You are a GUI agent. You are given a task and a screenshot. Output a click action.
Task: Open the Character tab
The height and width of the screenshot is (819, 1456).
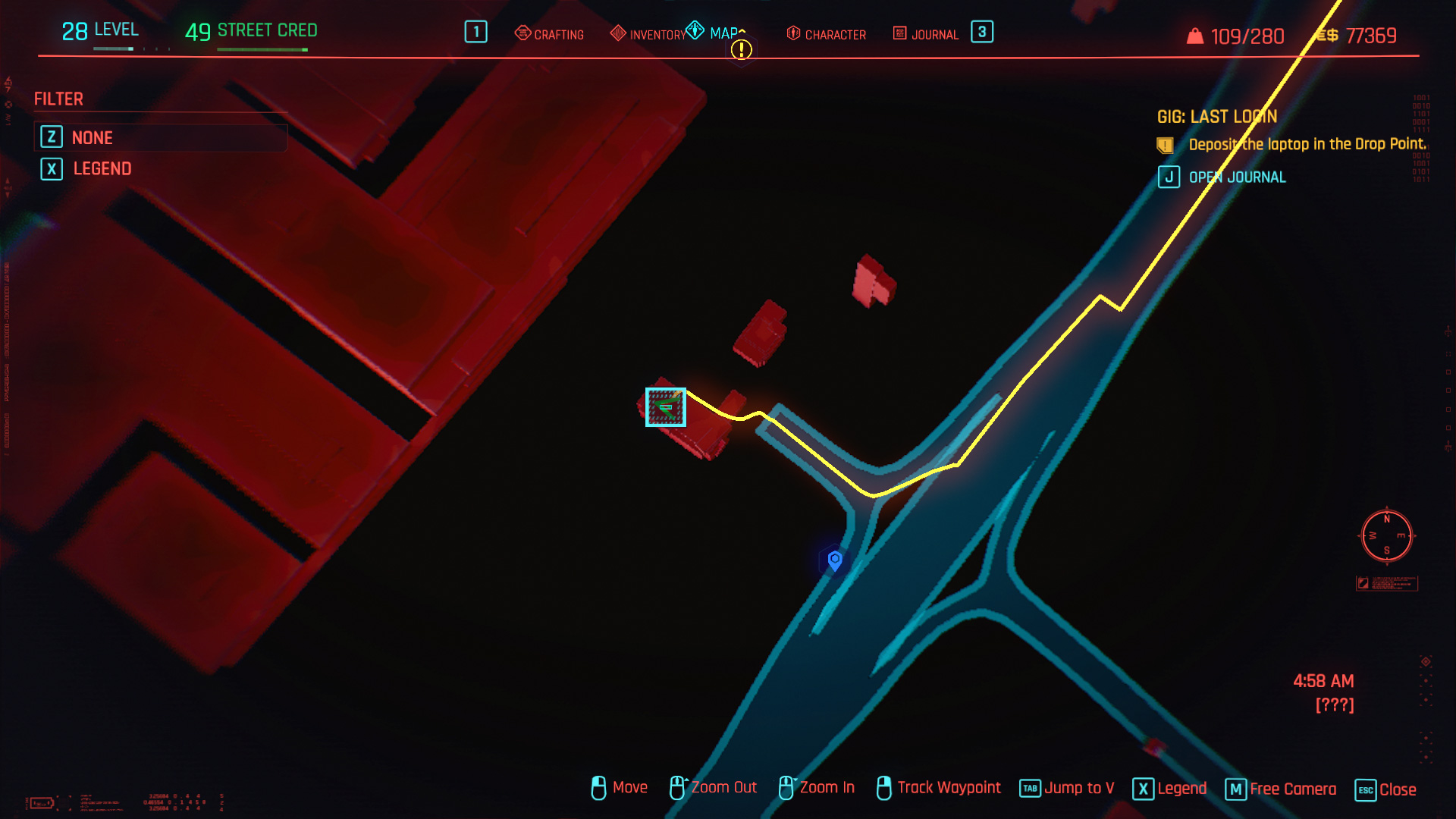coord(827,34)
